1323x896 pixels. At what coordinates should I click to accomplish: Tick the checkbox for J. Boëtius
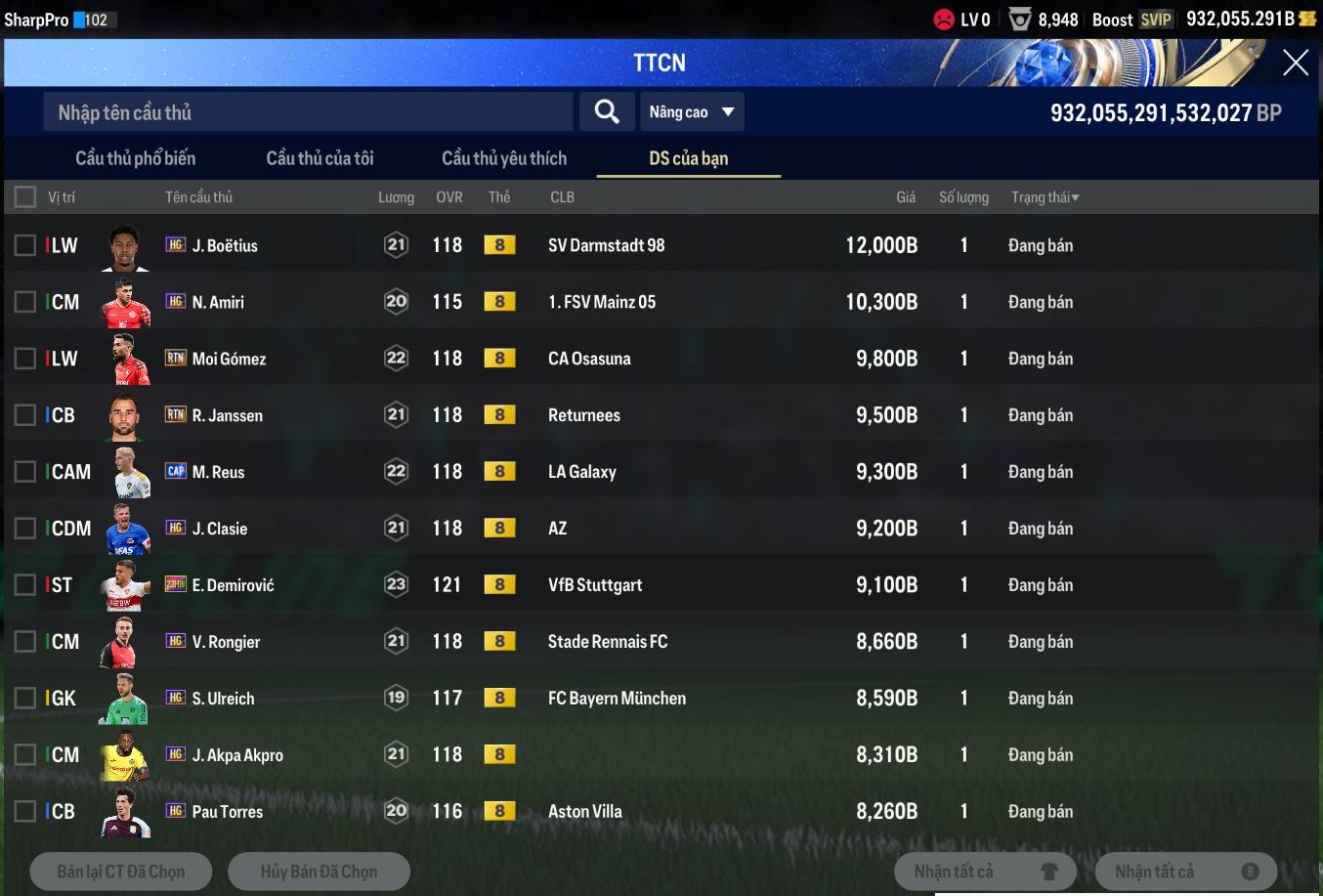point(25,245)
